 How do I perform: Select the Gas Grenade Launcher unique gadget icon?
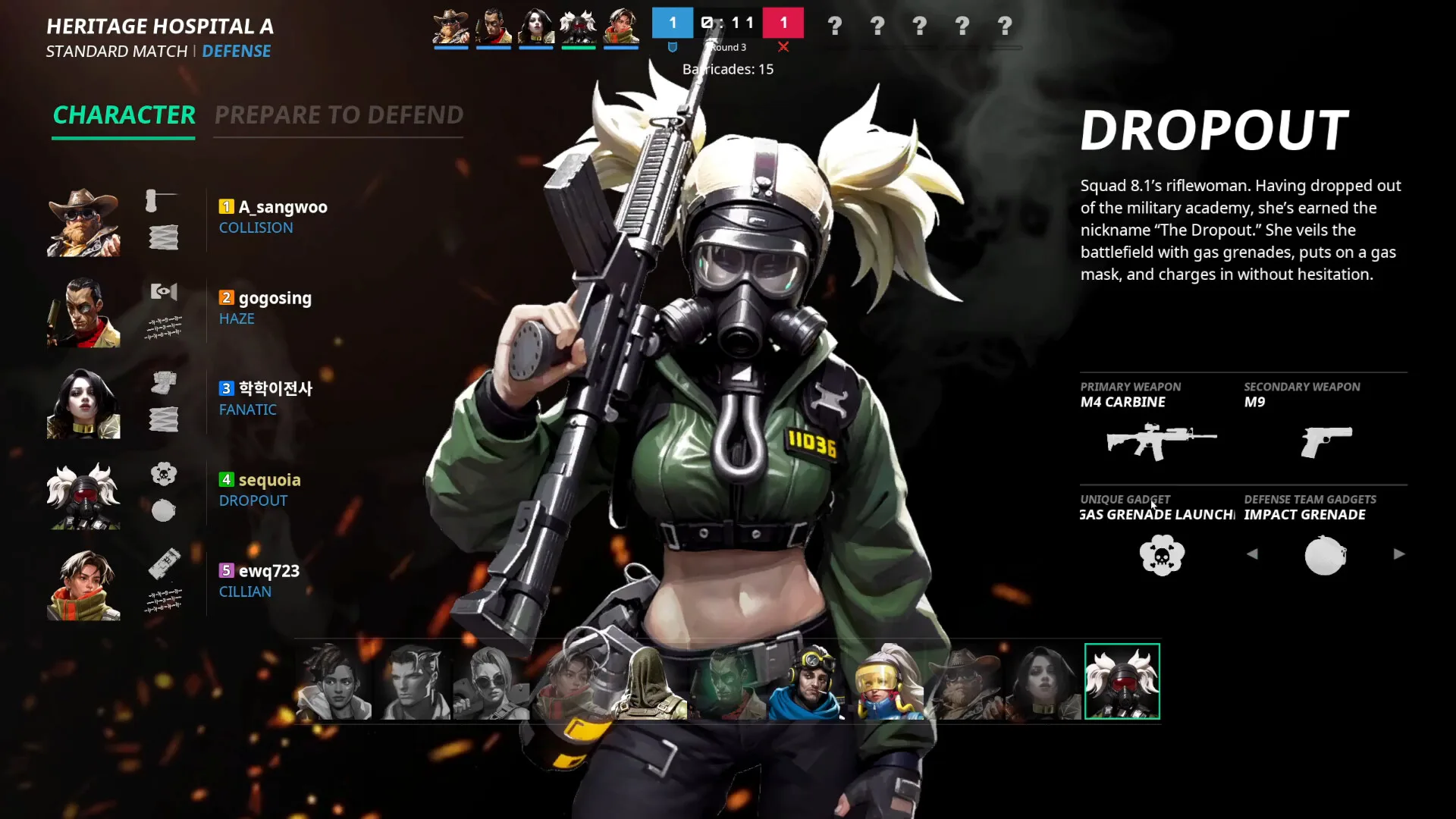[1162, 554]
